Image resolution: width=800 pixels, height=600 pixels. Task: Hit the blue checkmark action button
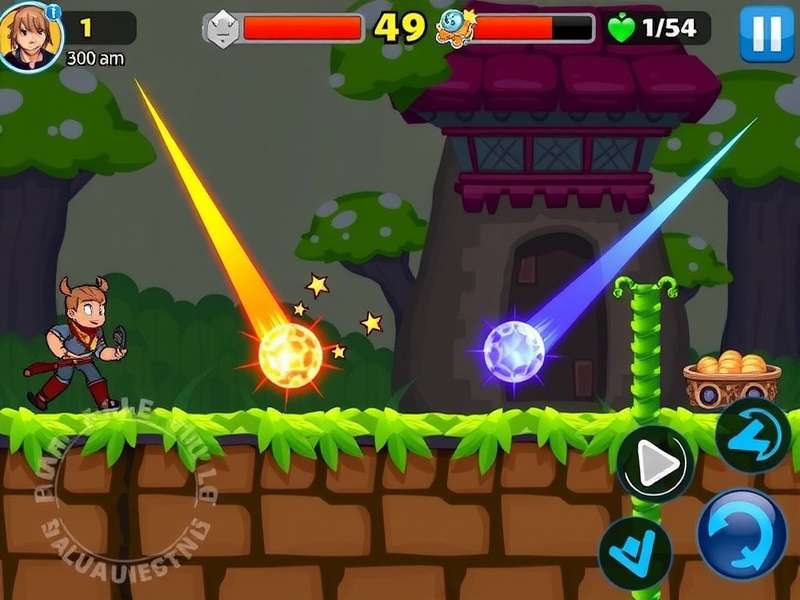[634, 553]
